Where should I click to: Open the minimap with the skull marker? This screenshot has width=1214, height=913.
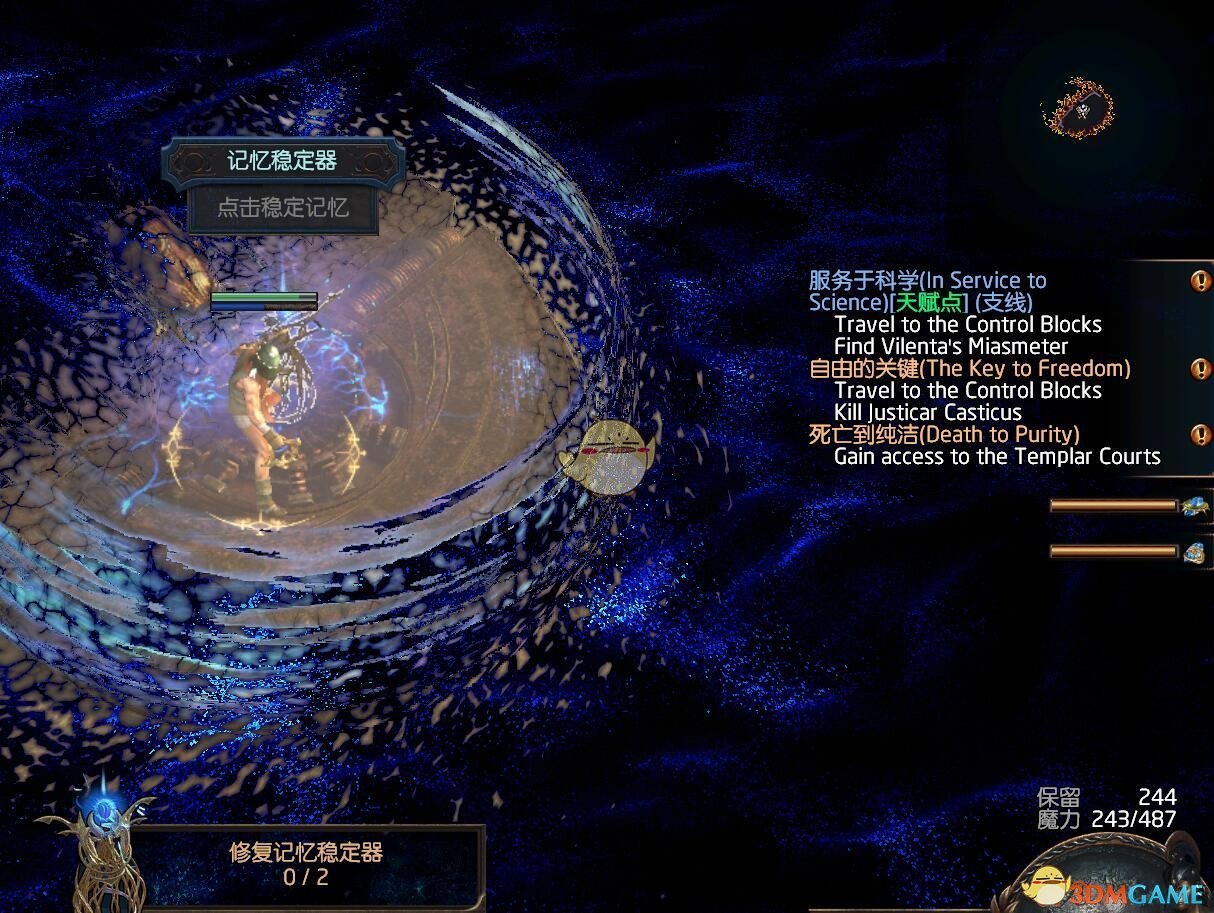click(x=1078, y=107)
